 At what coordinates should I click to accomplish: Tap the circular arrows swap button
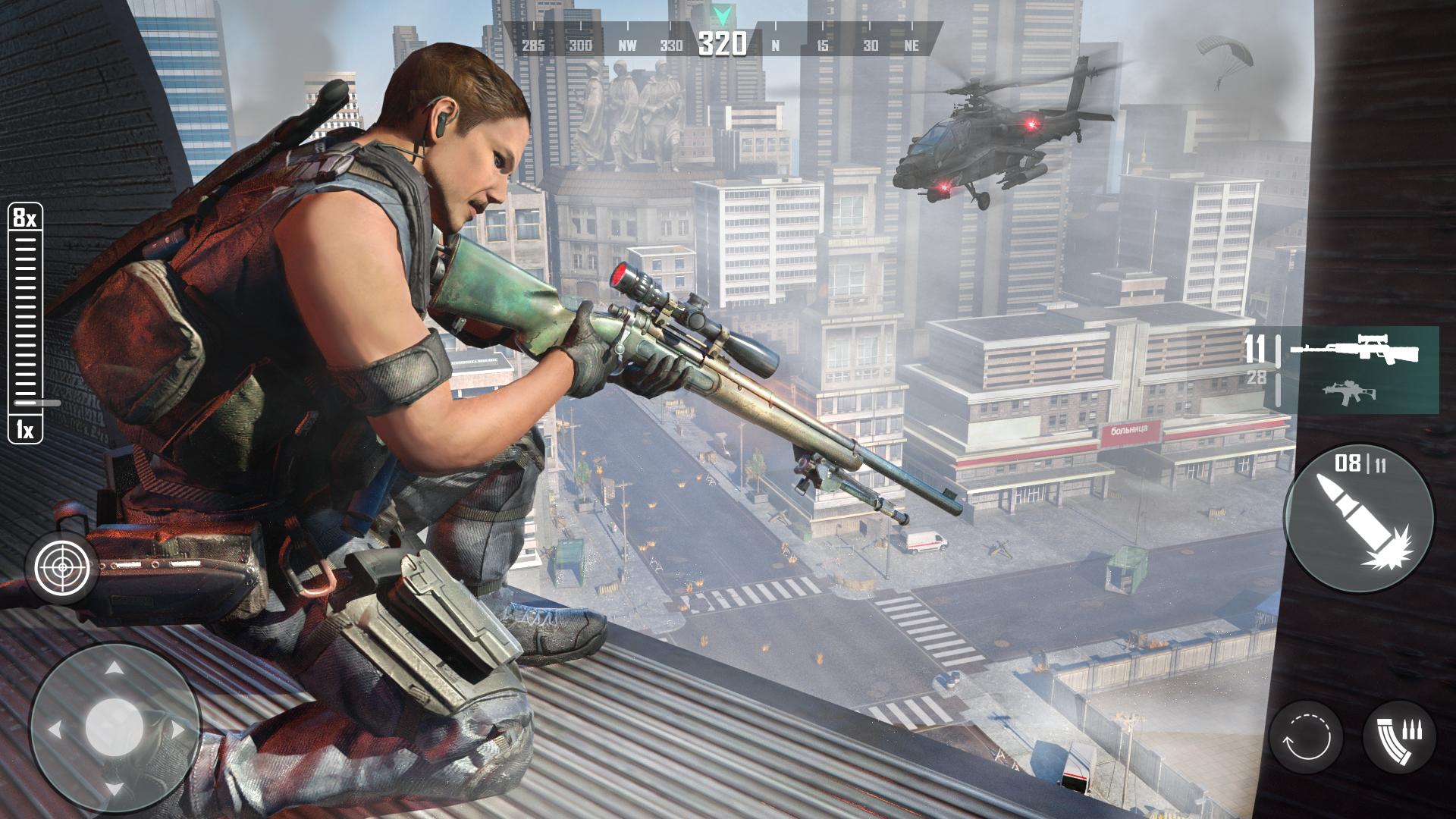1307,736
